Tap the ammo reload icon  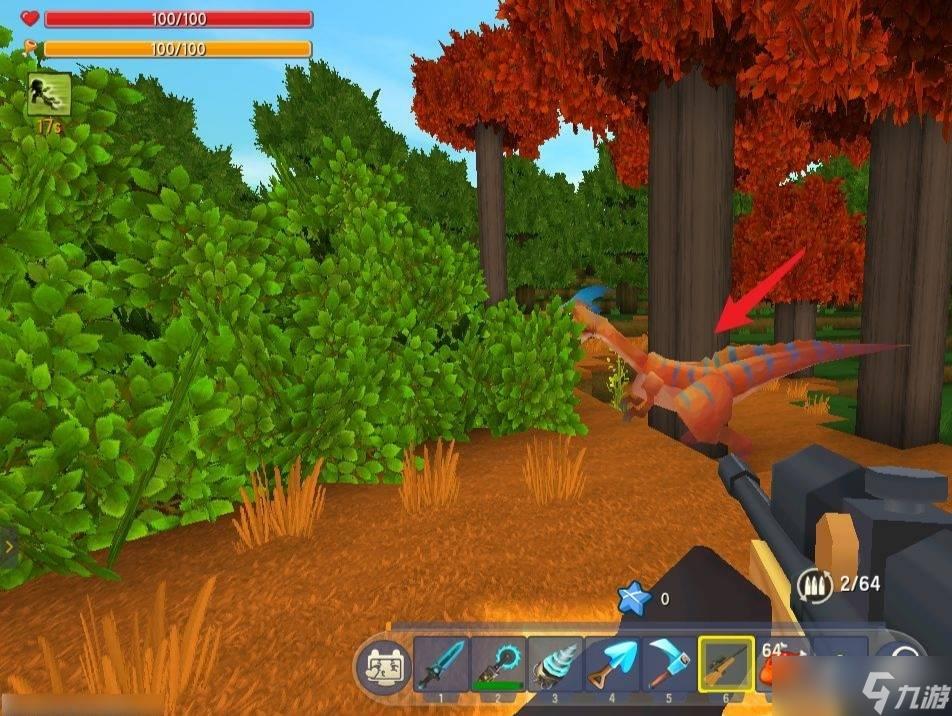(815, 584)
